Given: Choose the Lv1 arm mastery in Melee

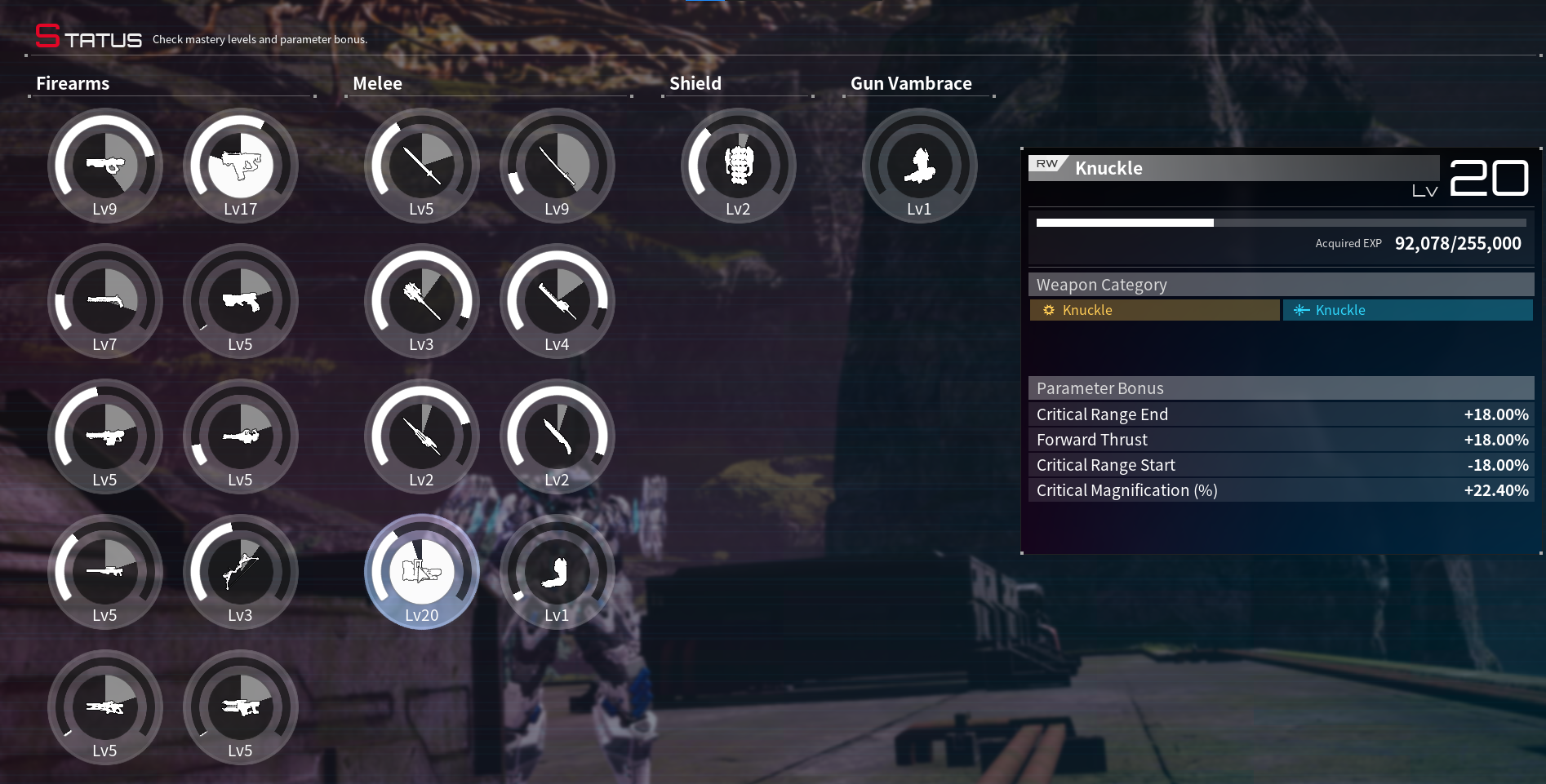Looking at the screenshot, I should click(557, 572).
